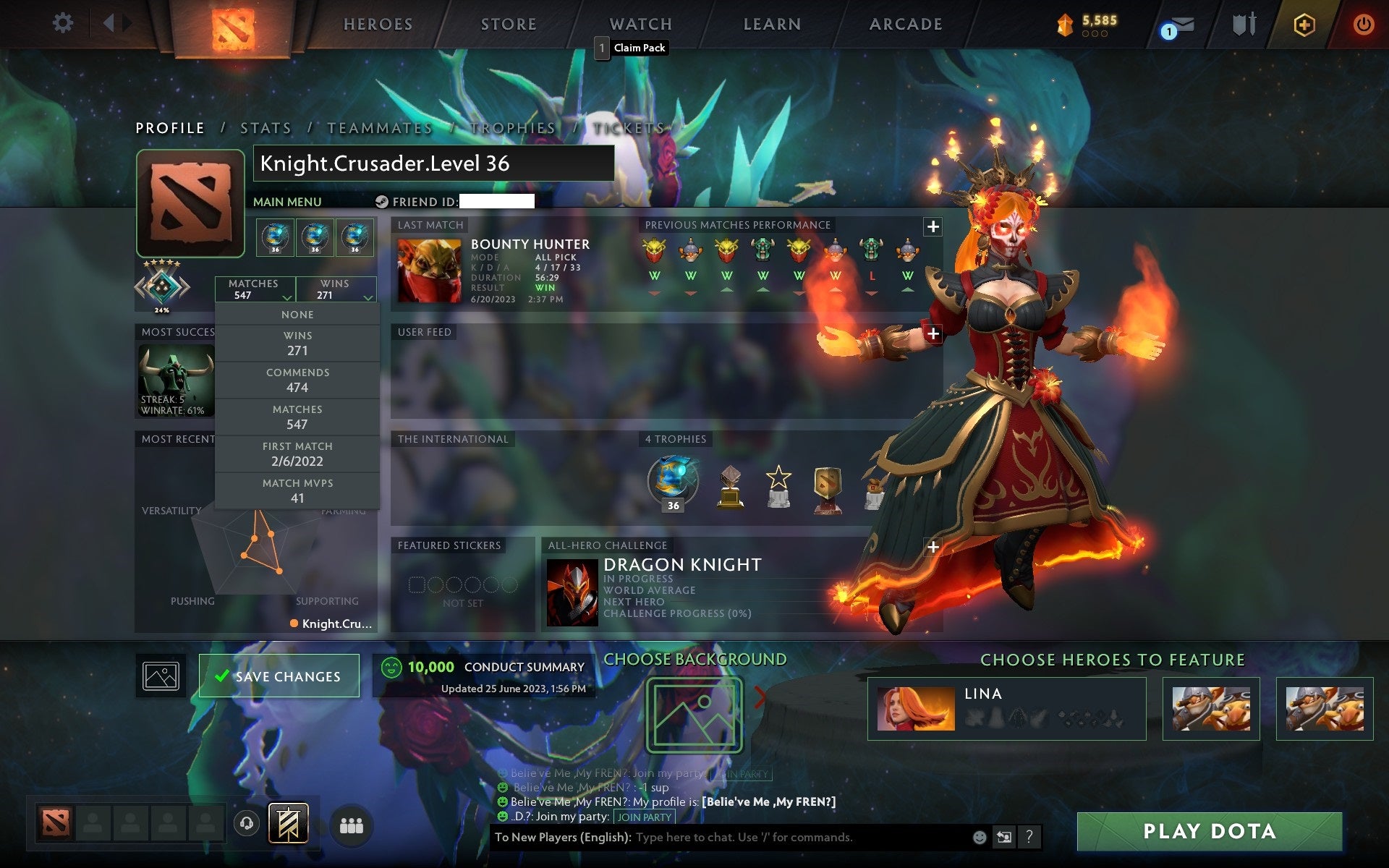Viewport: 1389px width, 868px height.
Task: Open the MATCHES stat dropdown
Action: pos(255,289)
